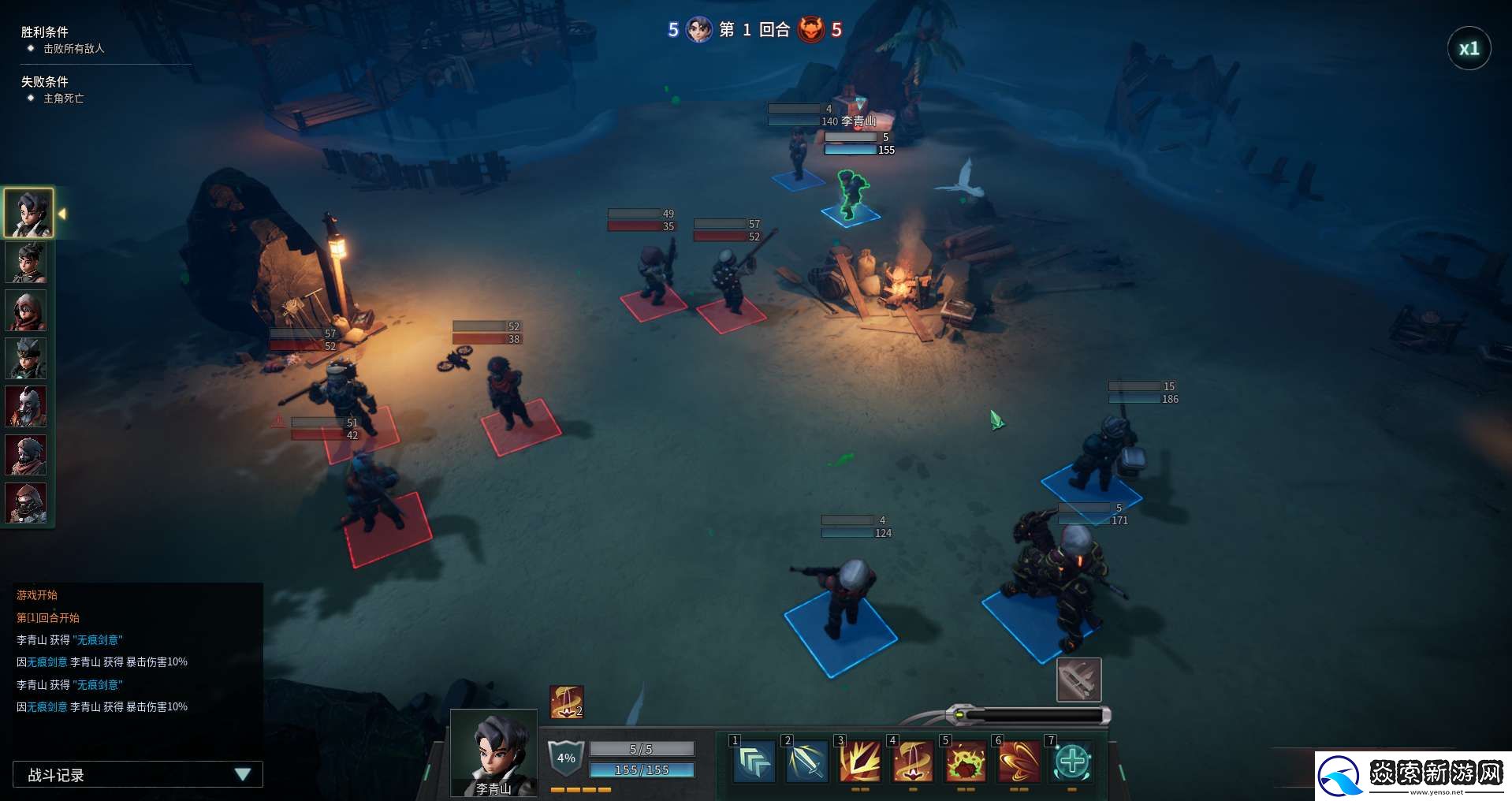1512x801 pixels.
Task: Trigger the orange whirlwind slash skill in slot 6
Action: point(1018,762)
